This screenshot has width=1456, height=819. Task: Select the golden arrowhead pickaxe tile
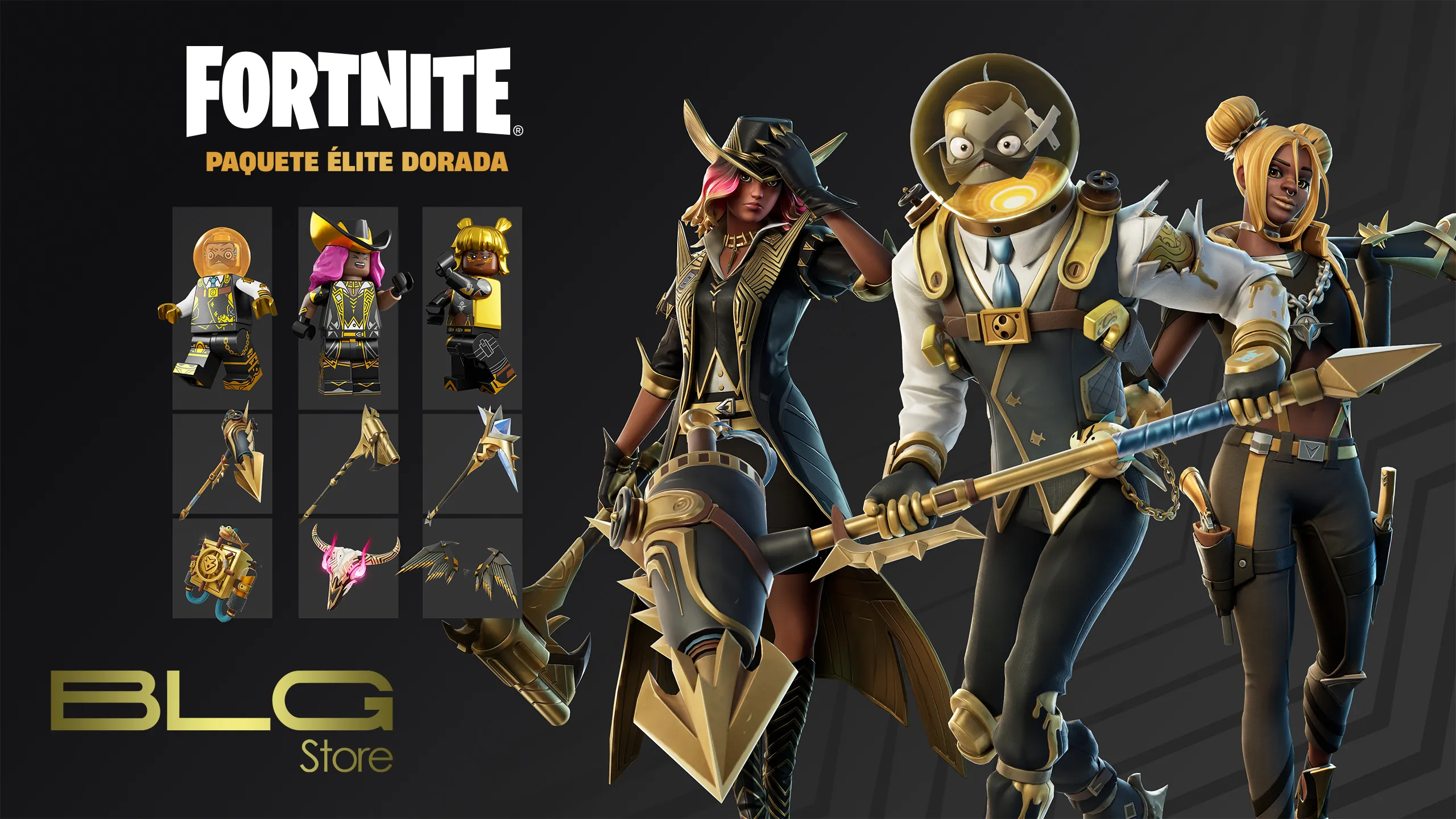click(222, 464)
